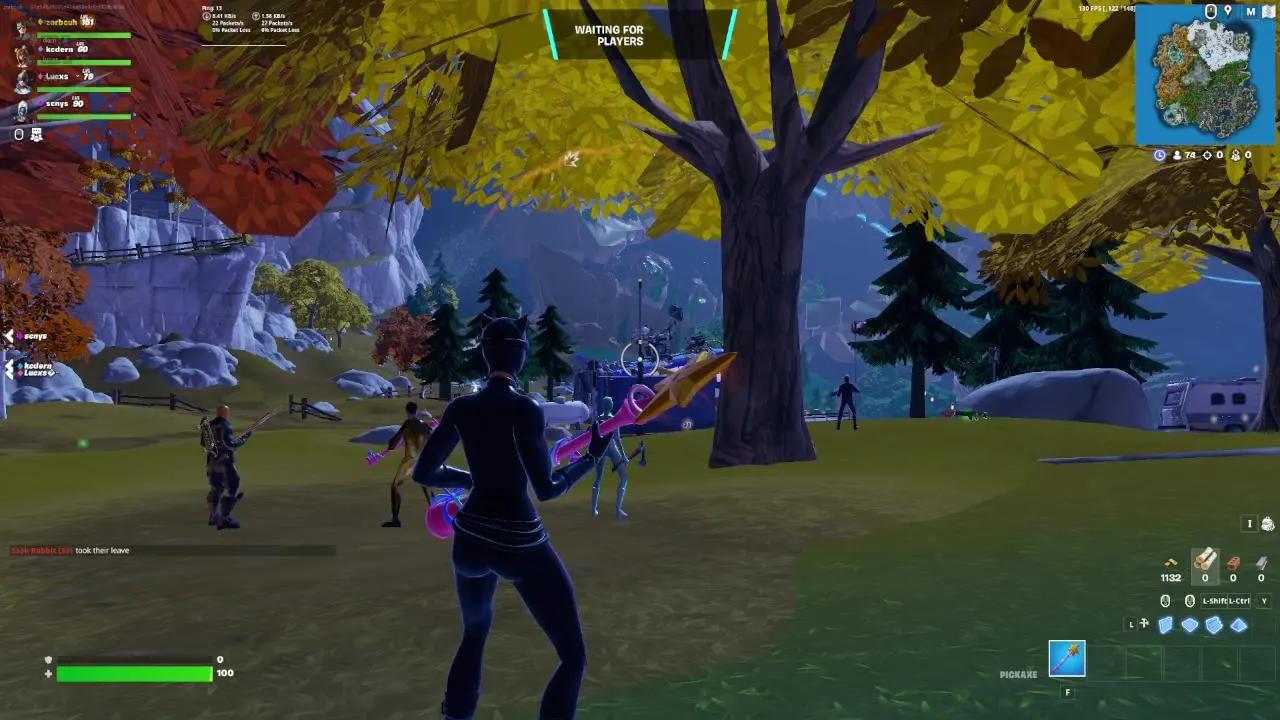Select the floor building piece
The image size is (1280, 720).
pyautogui.click(x=1189, y=624)
